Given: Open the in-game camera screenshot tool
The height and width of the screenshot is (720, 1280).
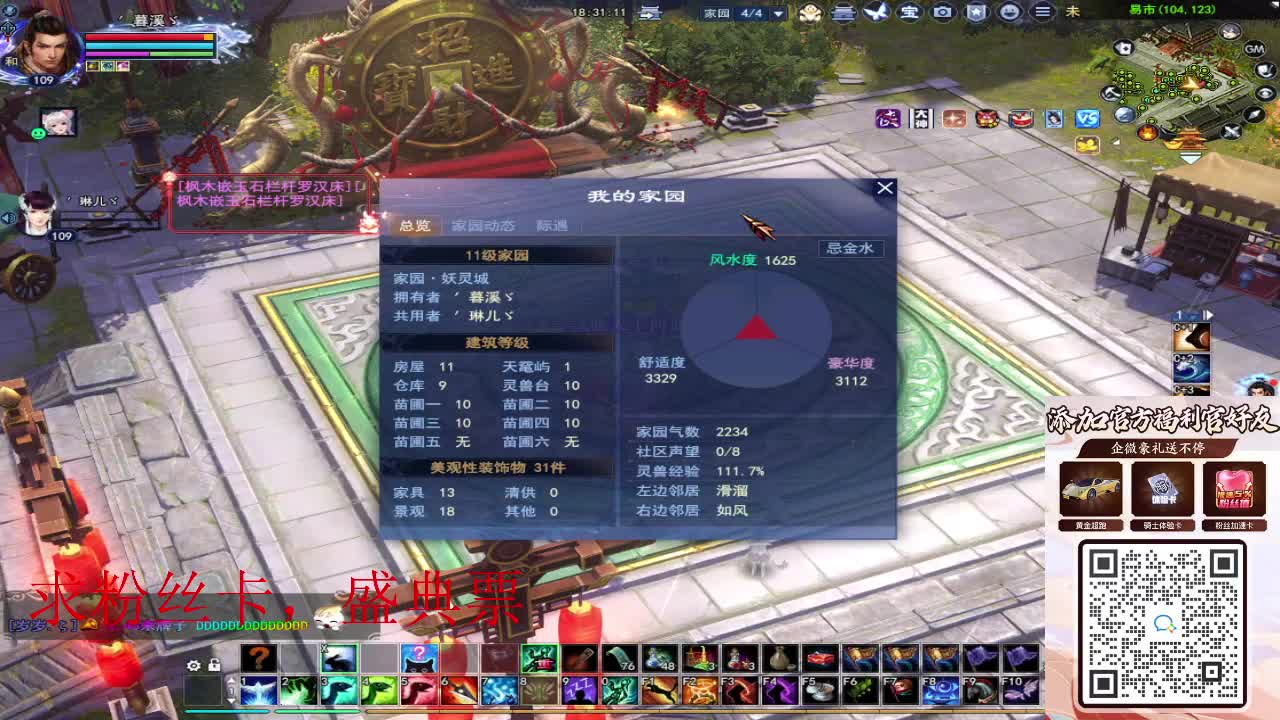Looking at the screenshot, I should coord(943,13).
